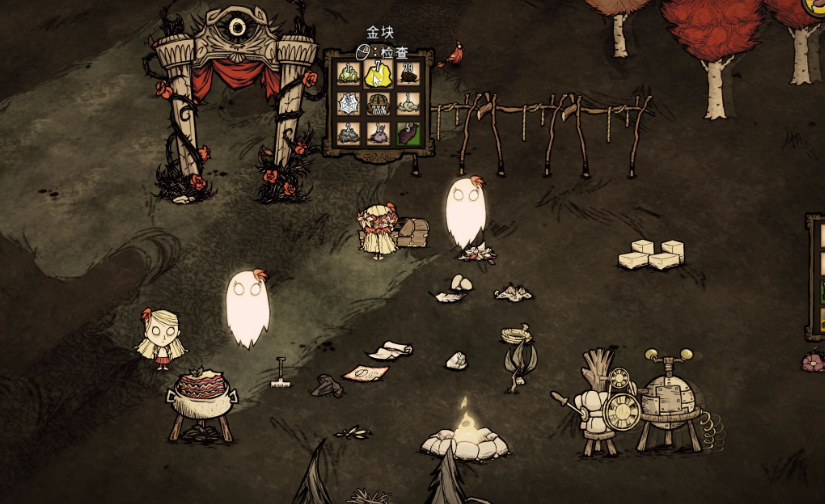Take the spider web item from the chest
Image resolution: width=825 pixels, height=504 pixels.
350,103
